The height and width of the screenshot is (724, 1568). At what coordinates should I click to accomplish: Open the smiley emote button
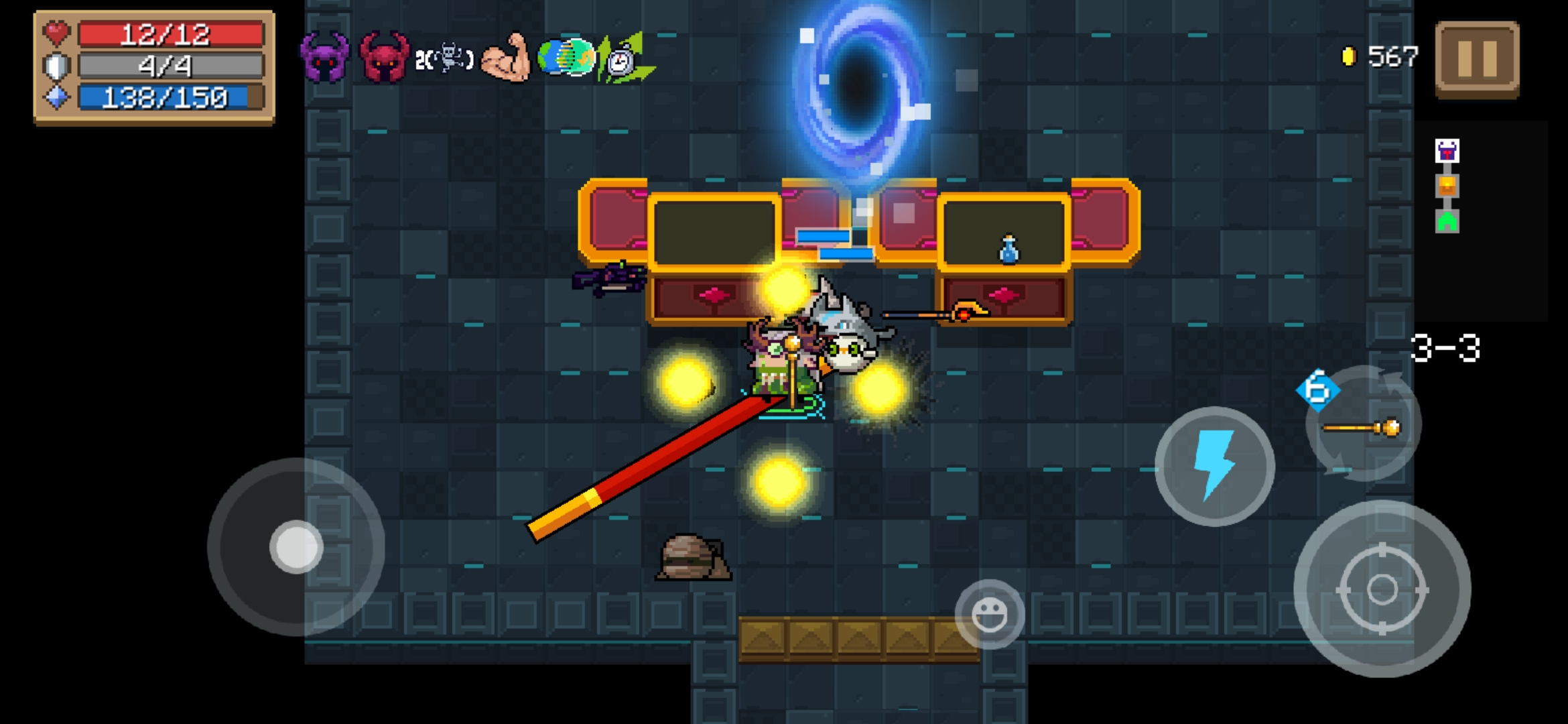(989, 614)
